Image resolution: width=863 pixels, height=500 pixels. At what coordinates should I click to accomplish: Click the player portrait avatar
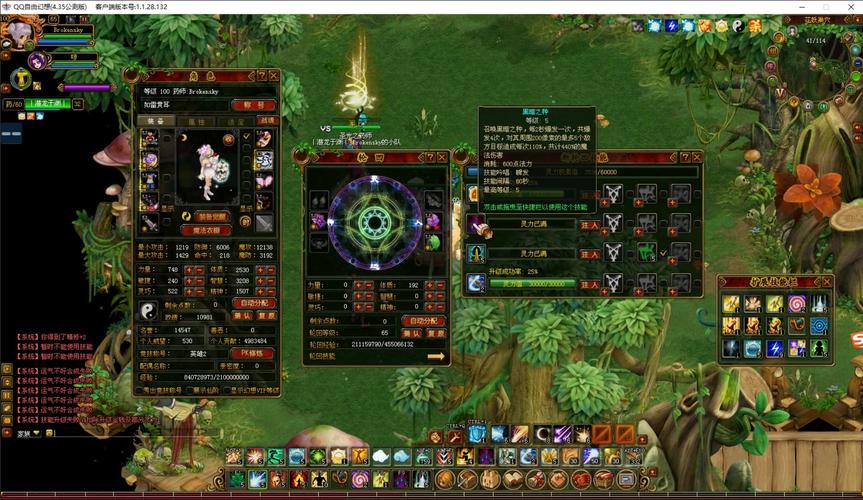tap(19, 32)
